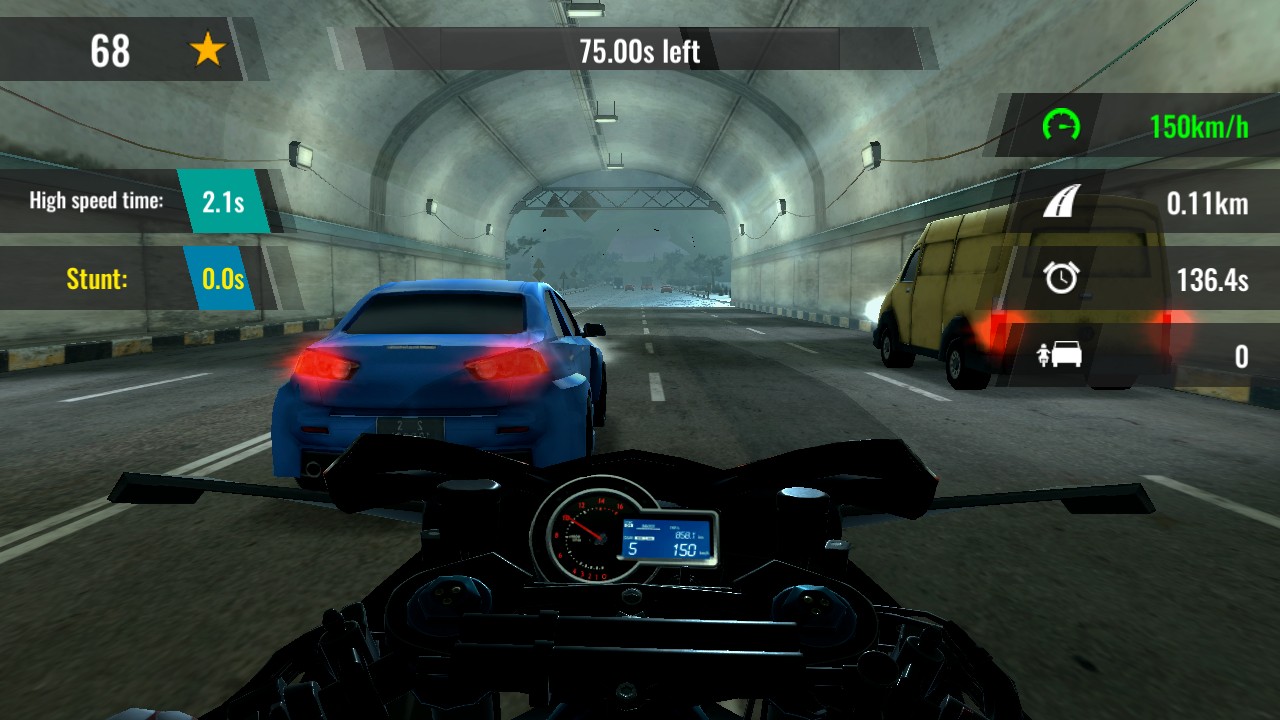1280x720 pixels.
Task: Click the overtake counter showing 0
Action: (x=1242, y=356)
